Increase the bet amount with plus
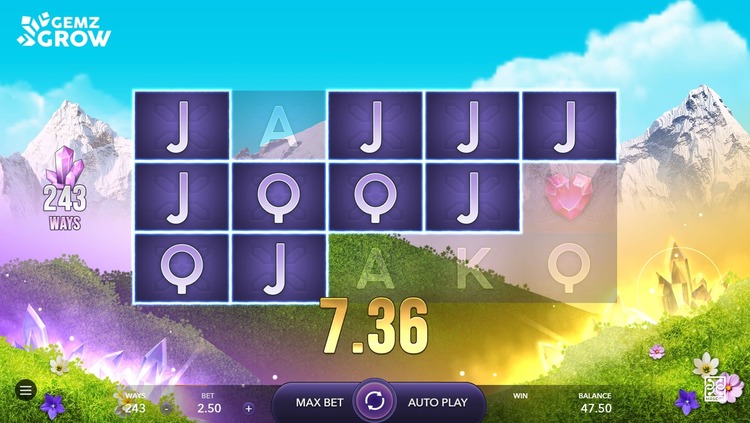 click(x=249, y=408)
